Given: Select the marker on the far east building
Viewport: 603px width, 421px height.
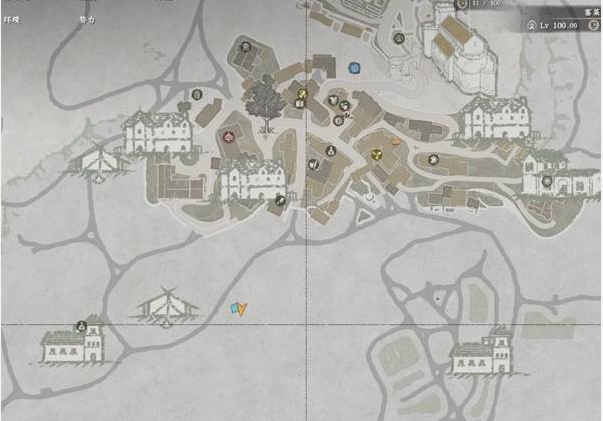Looking at the screenshot, I should (547, 181).
